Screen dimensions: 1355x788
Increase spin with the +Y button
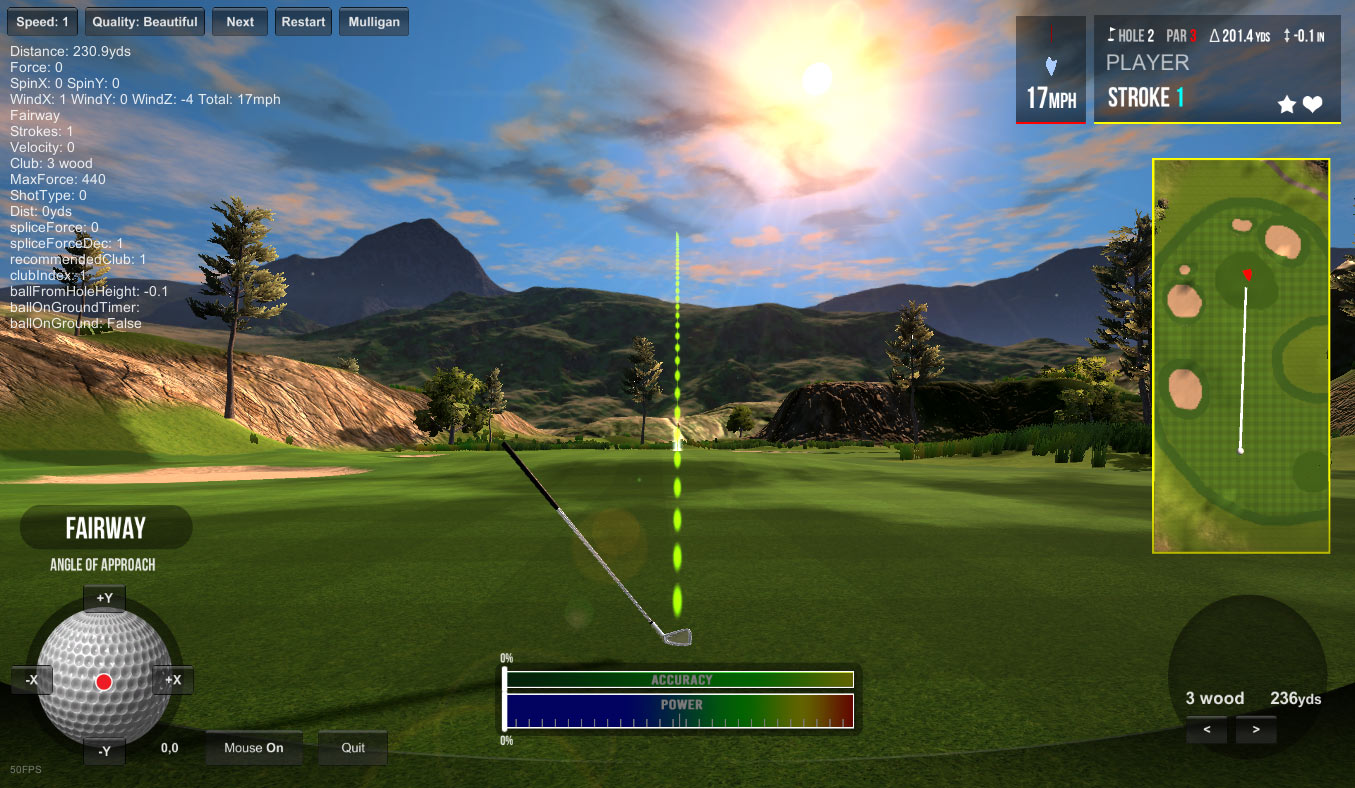(x=104, y=599)
